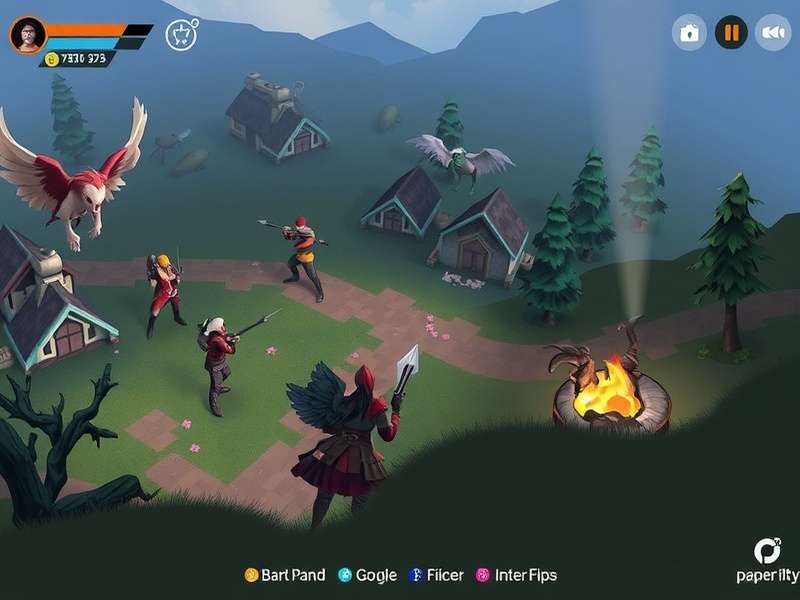Choose the Inter Fips option
Screen dimensions: 800x600
click(x=516, y=575)
